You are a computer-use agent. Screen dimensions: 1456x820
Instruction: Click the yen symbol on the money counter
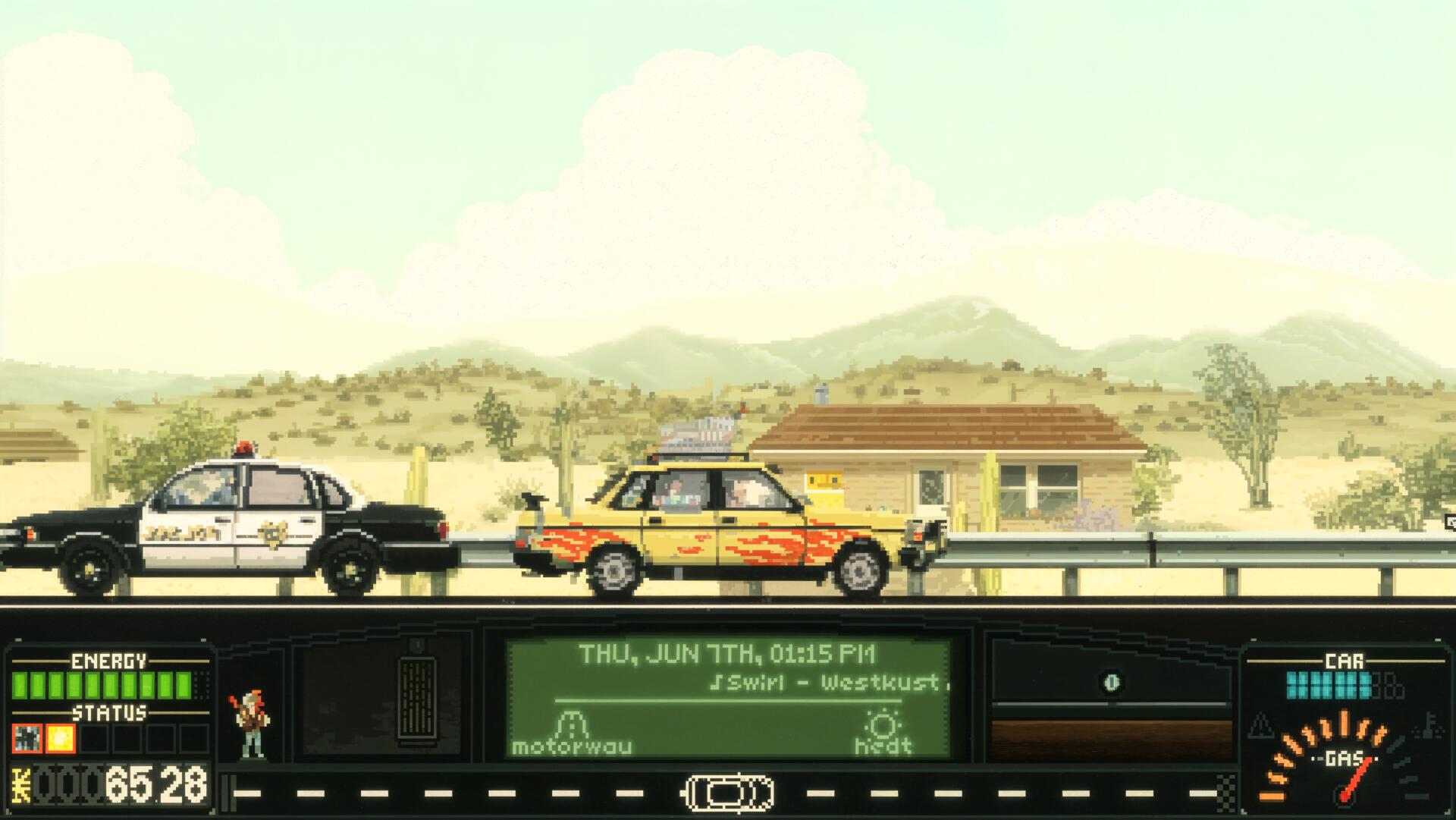(x=20, y=784)
